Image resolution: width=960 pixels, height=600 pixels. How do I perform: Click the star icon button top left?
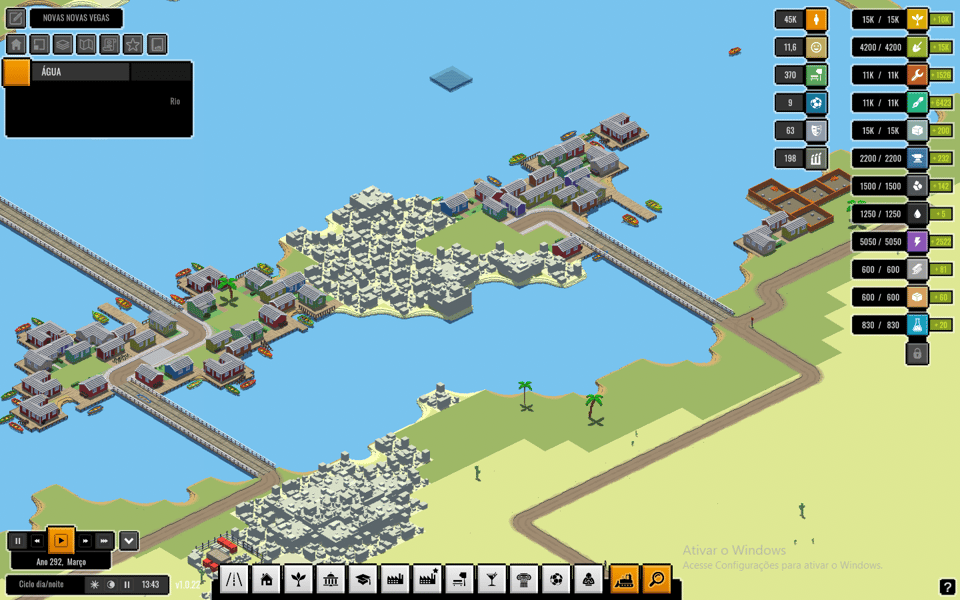133,45
